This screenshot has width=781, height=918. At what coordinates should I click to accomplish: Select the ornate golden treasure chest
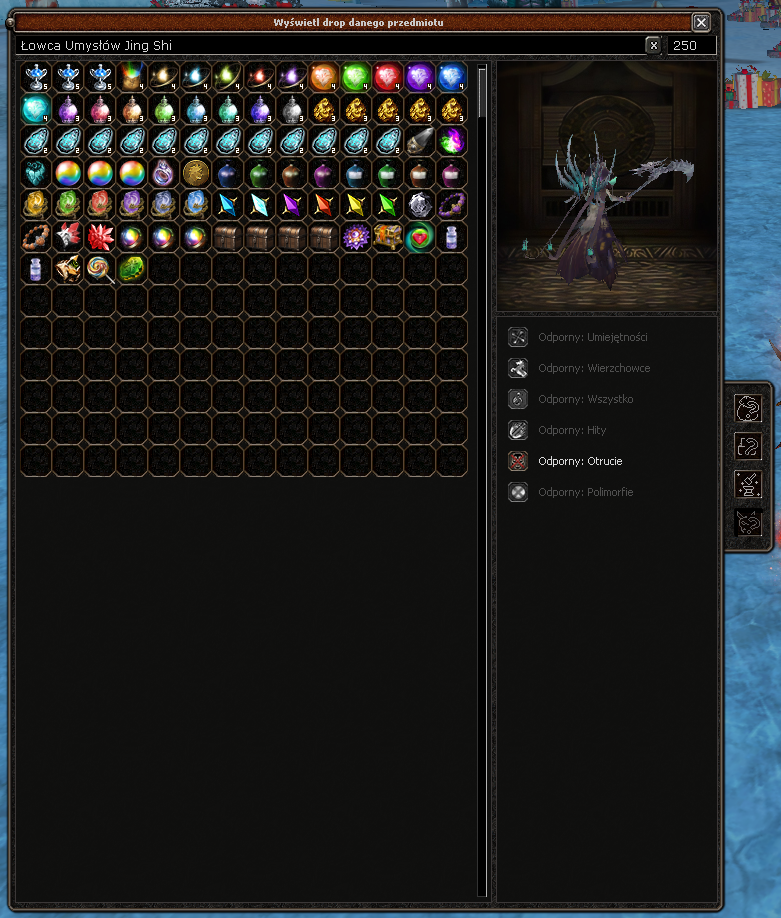(x=388, y=237)
